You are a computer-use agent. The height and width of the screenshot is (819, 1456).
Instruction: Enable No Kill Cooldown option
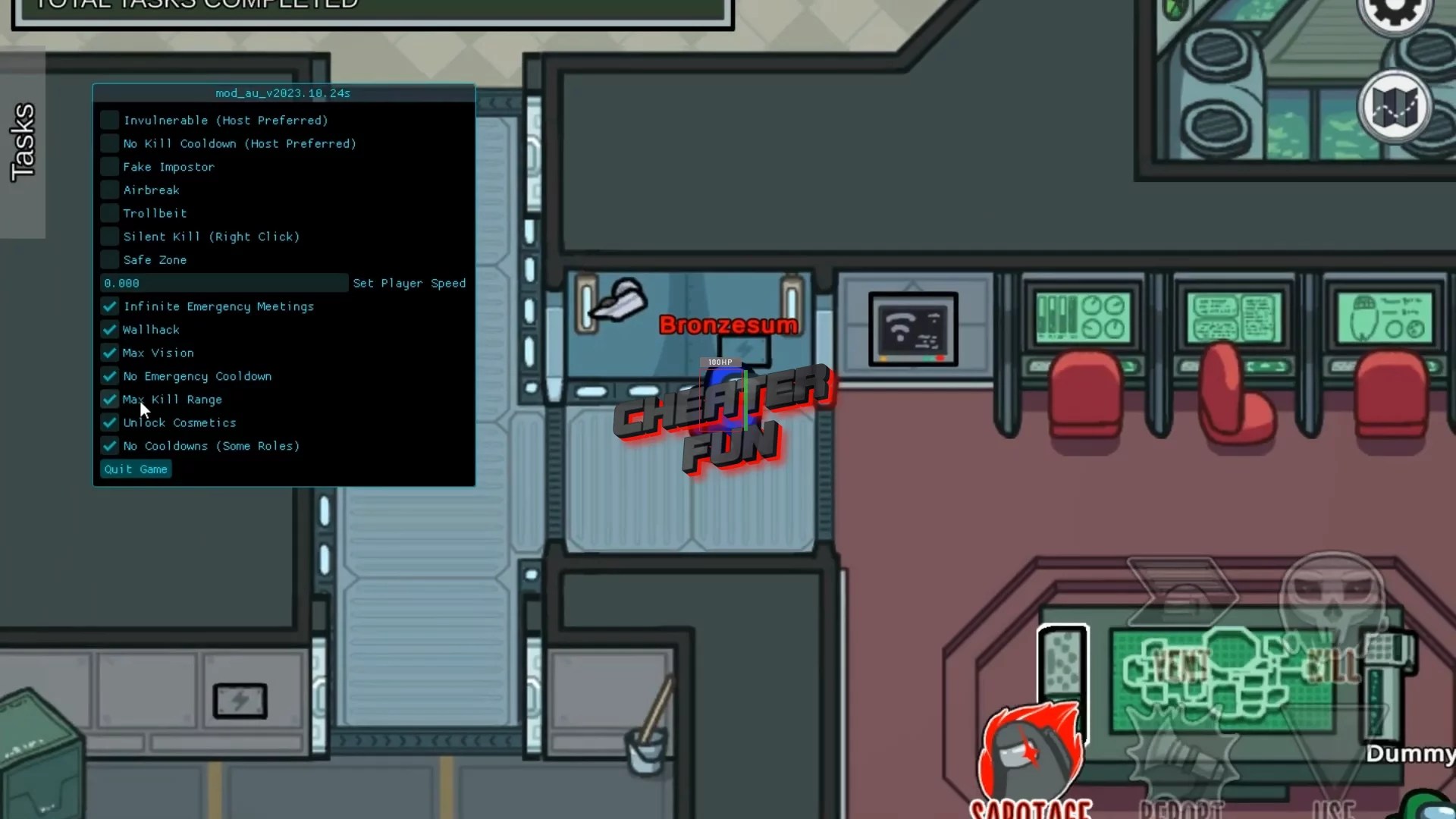click(x=109, y=143)
